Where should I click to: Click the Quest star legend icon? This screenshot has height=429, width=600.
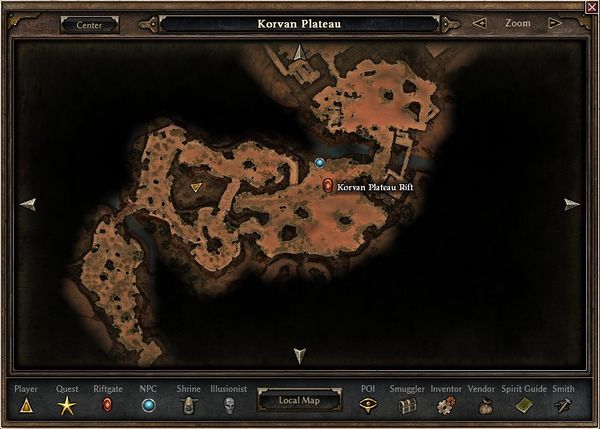(x=67, y=405)
